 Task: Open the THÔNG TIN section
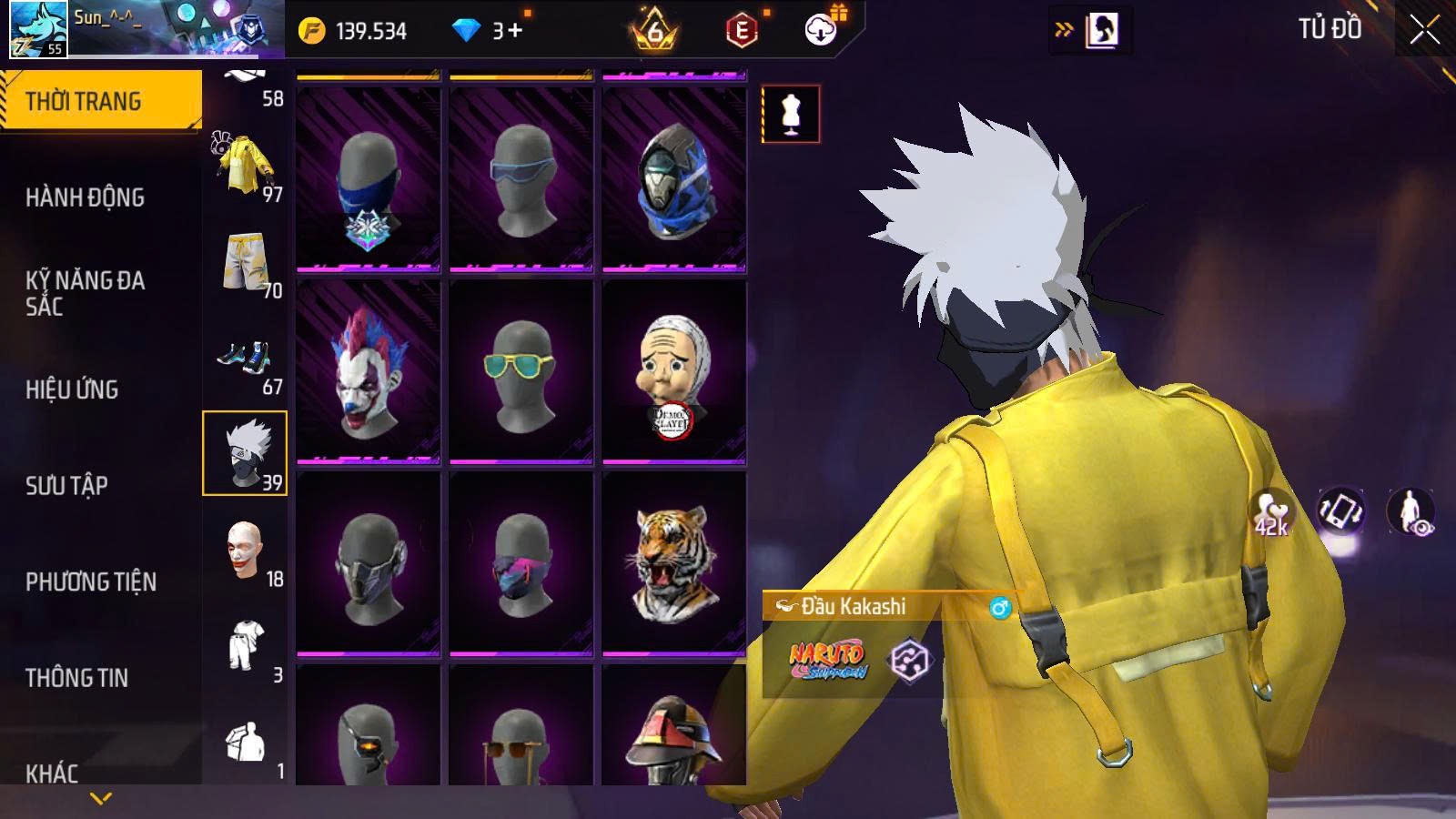76,678
